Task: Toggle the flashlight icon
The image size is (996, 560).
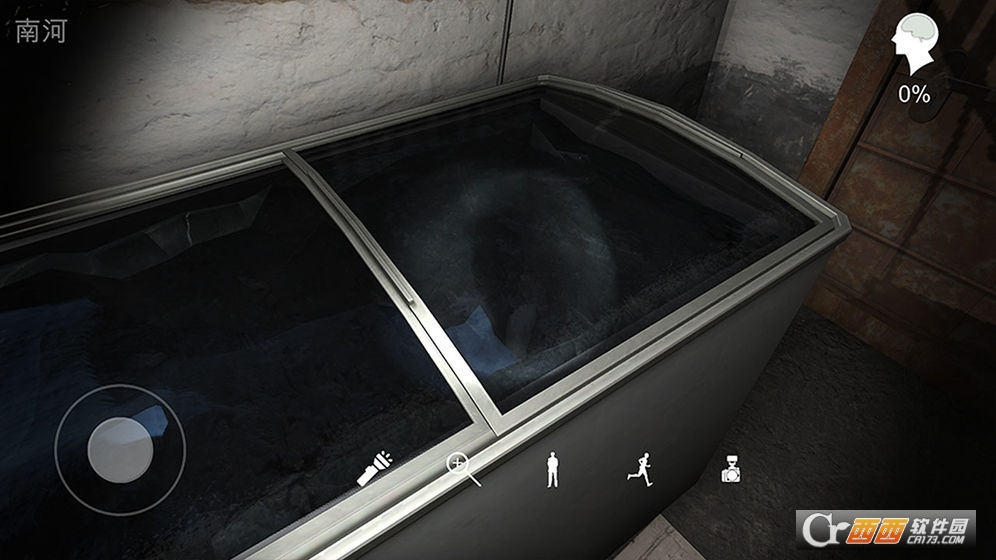Action: (x=374, y=468)
